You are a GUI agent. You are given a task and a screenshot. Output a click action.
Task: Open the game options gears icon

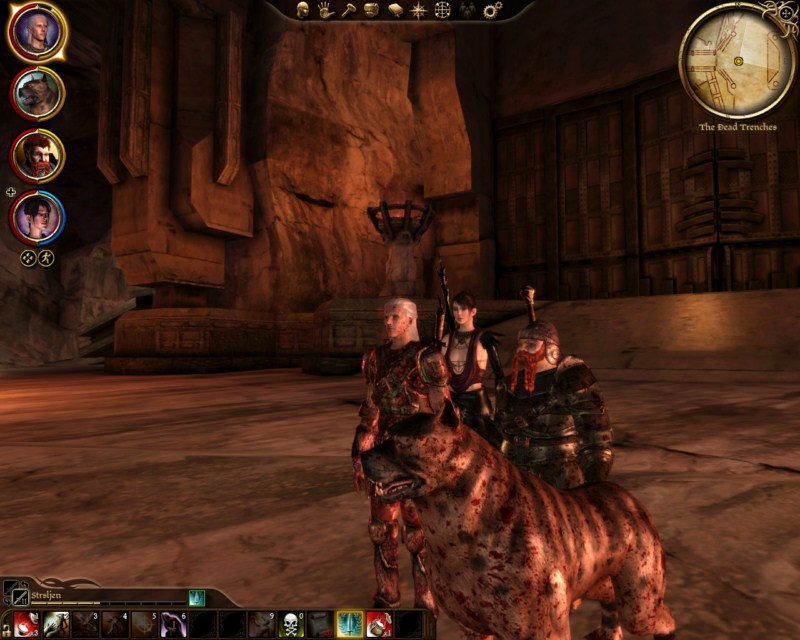click(x=492, y=10)
